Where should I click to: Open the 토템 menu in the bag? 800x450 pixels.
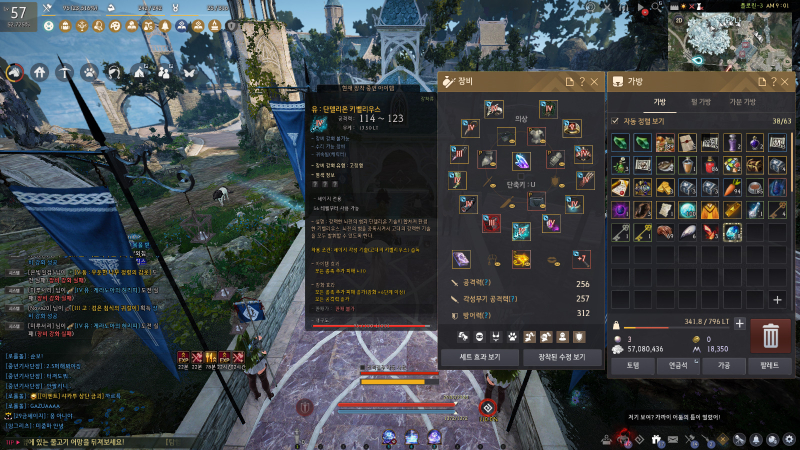[x=632, y=366]
